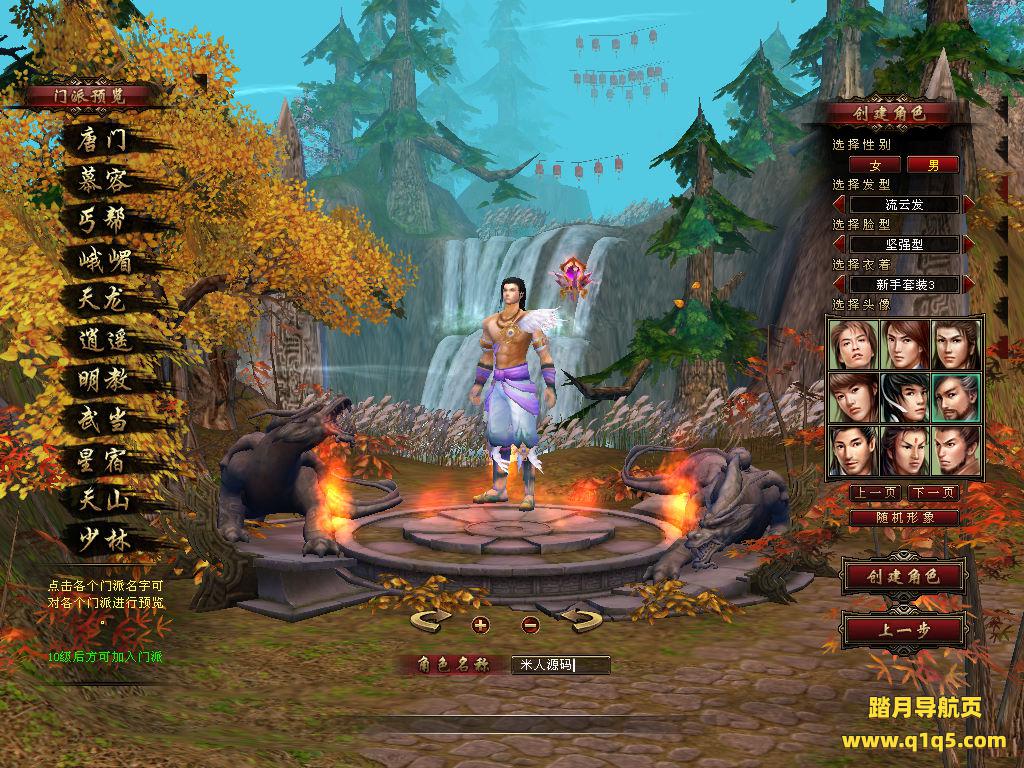Switch to next hairstyle after 流云发
The width and height of the screenshot is (1024, 768).
tap(968, 204)
